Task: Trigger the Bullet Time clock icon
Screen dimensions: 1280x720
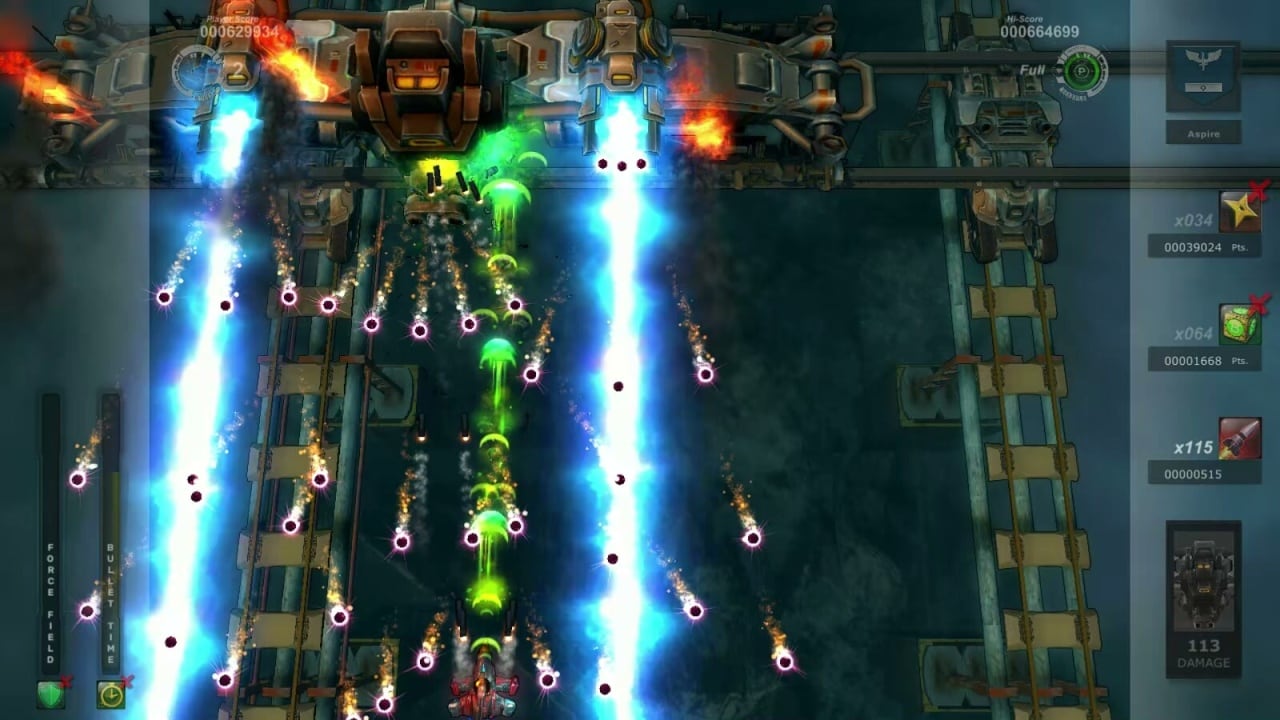Action: pyautogui.click(x=110, y=693)
